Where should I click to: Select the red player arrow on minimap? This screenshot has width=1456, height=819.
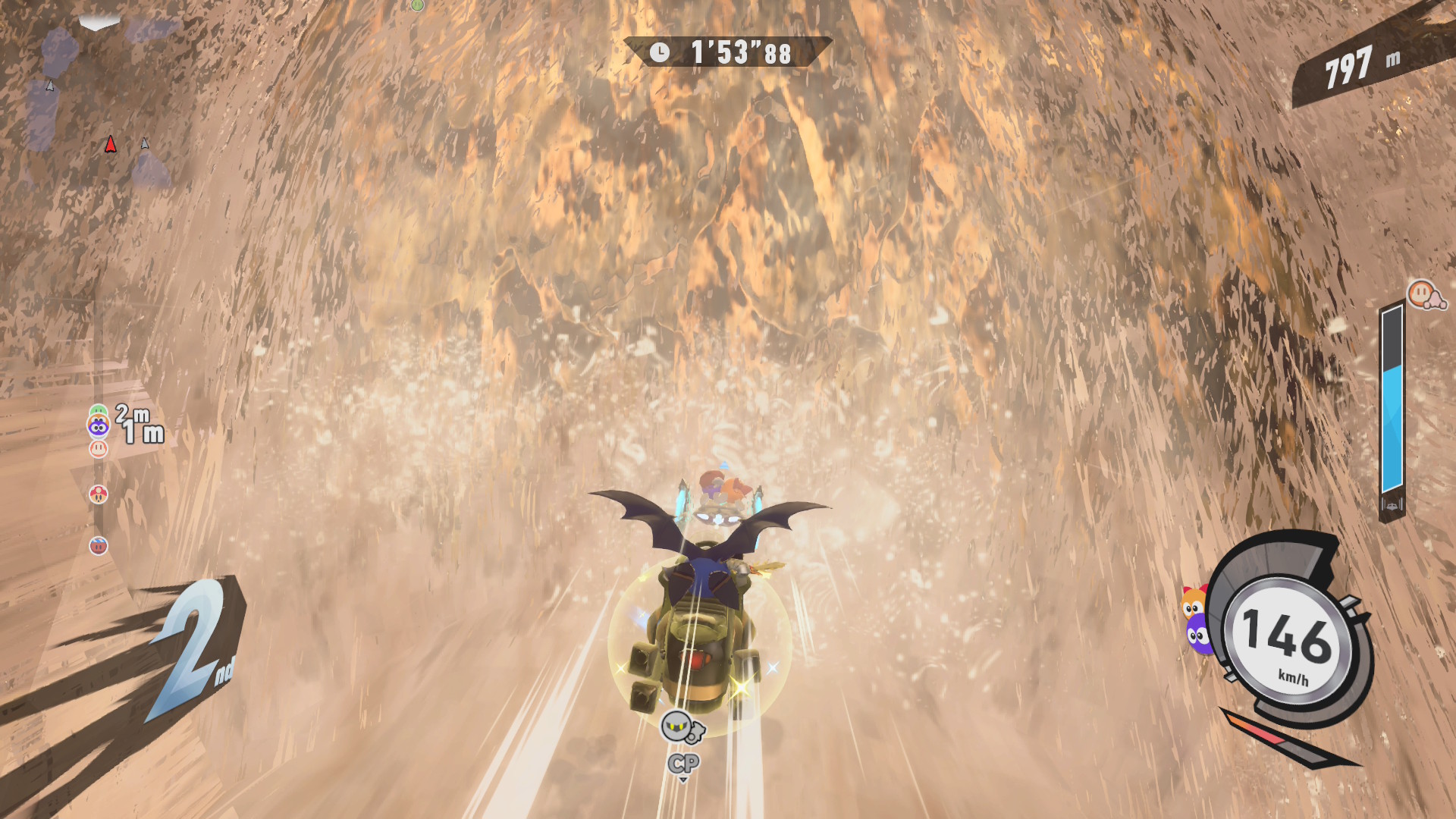(x=111, y=145)
